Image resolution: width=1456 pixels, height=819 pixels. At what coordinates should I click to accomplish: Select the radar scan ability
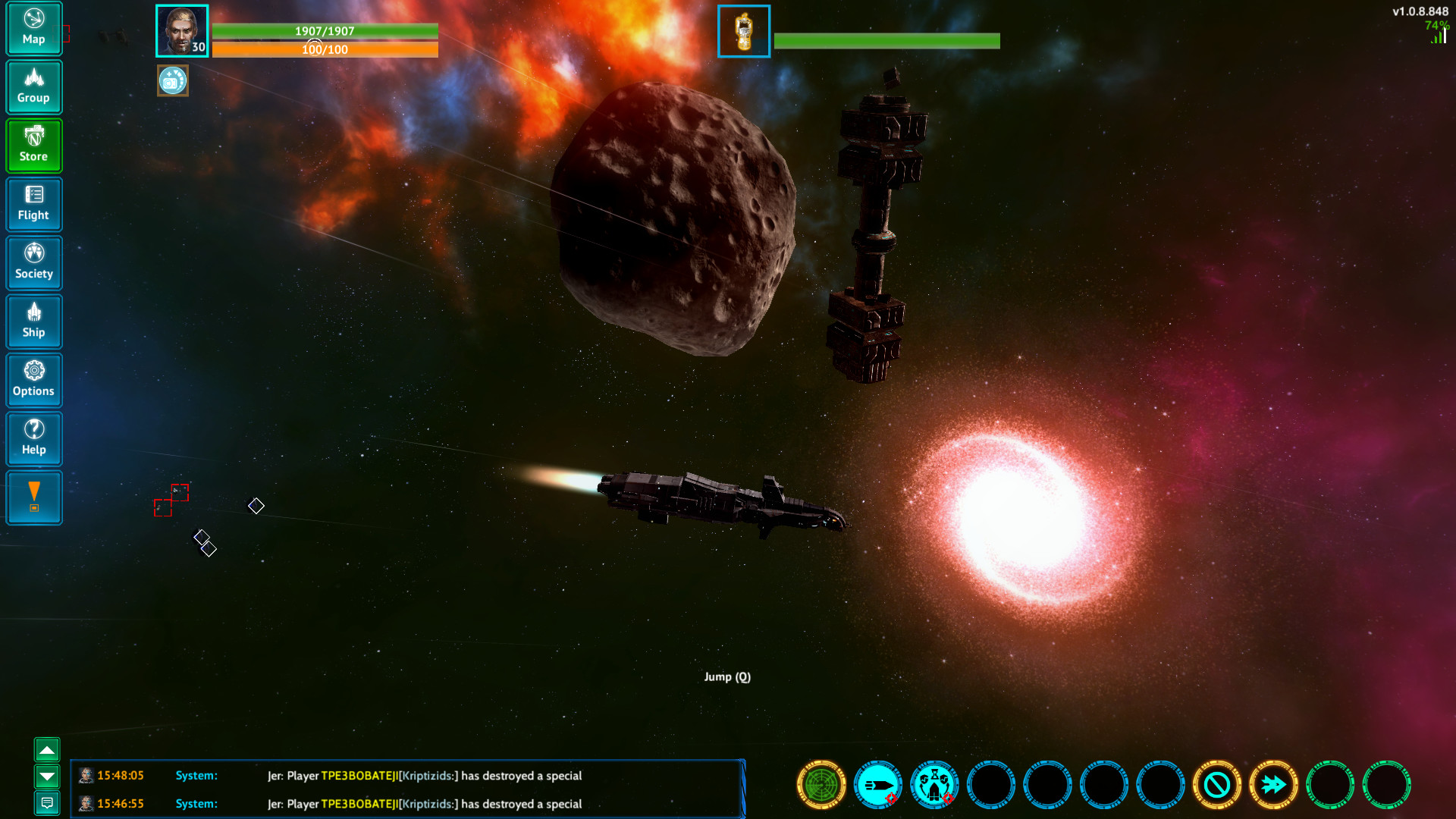click(821, 786)
